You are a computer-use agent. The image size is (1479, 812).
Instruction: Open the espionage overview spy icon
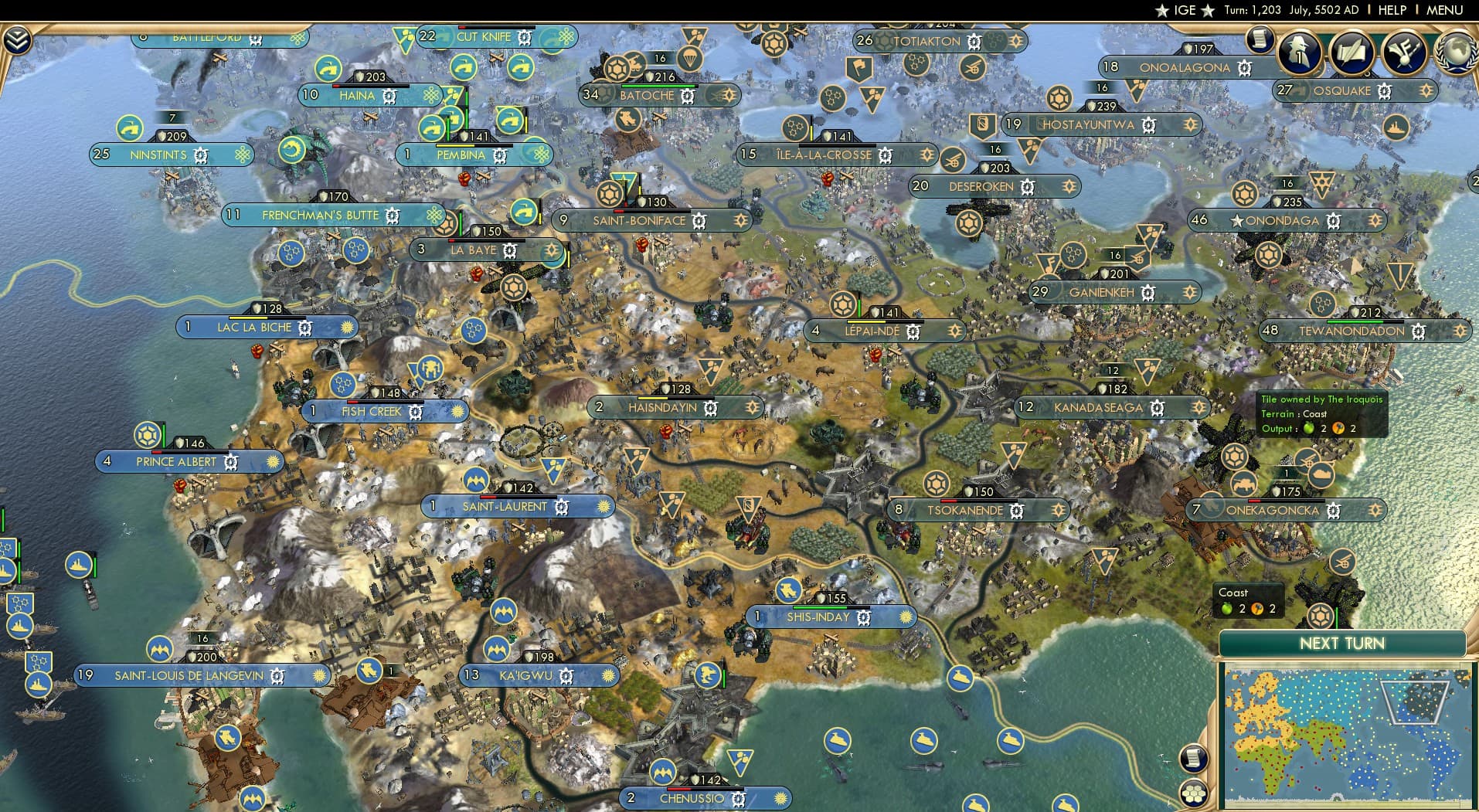pos(1299,54)
